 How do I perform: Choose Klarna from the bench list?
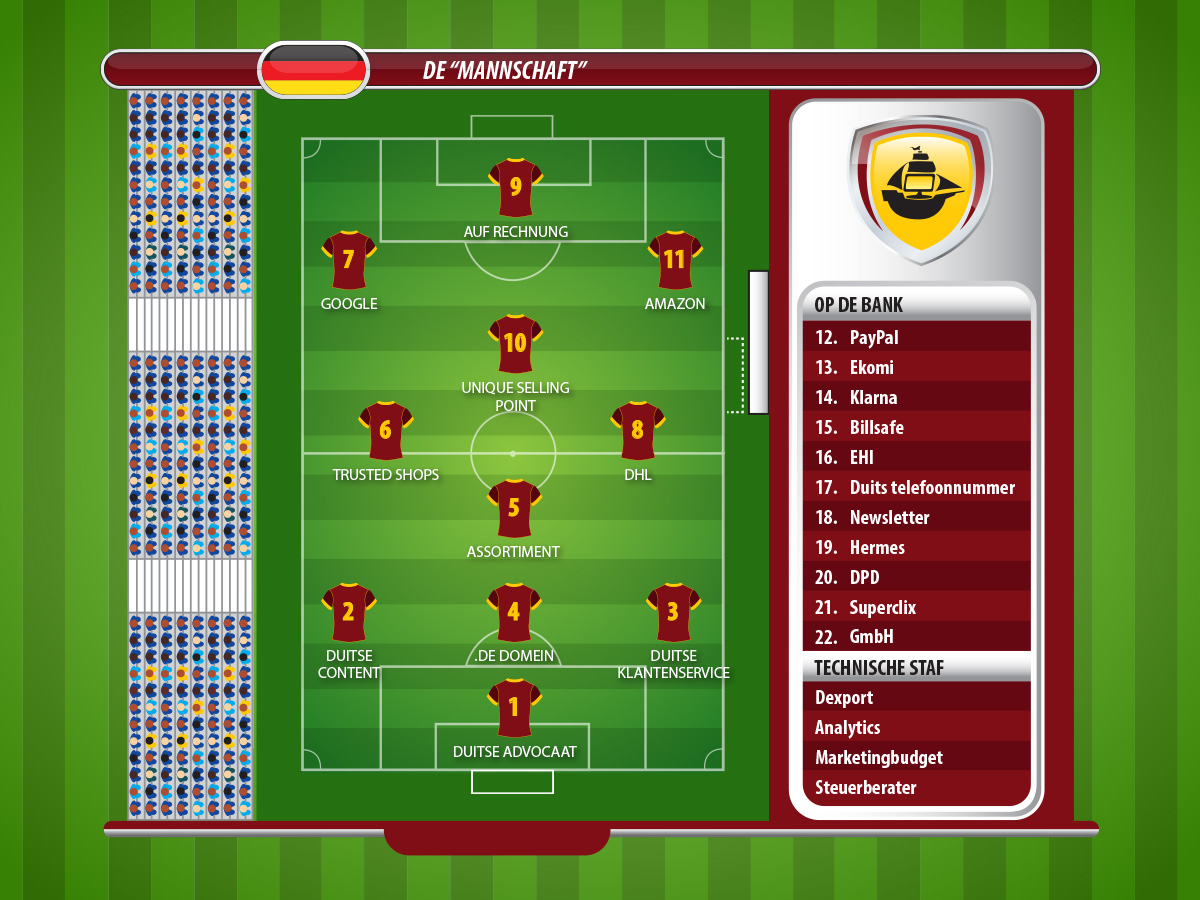tap(916, 397)
